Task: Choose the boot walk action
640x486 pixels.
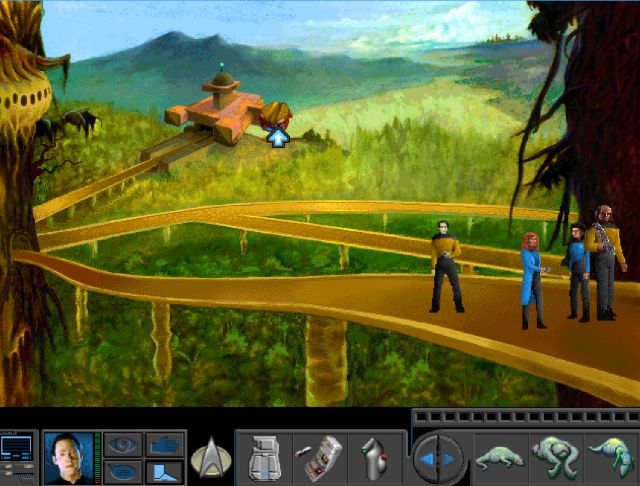Action: click(163, 471)
